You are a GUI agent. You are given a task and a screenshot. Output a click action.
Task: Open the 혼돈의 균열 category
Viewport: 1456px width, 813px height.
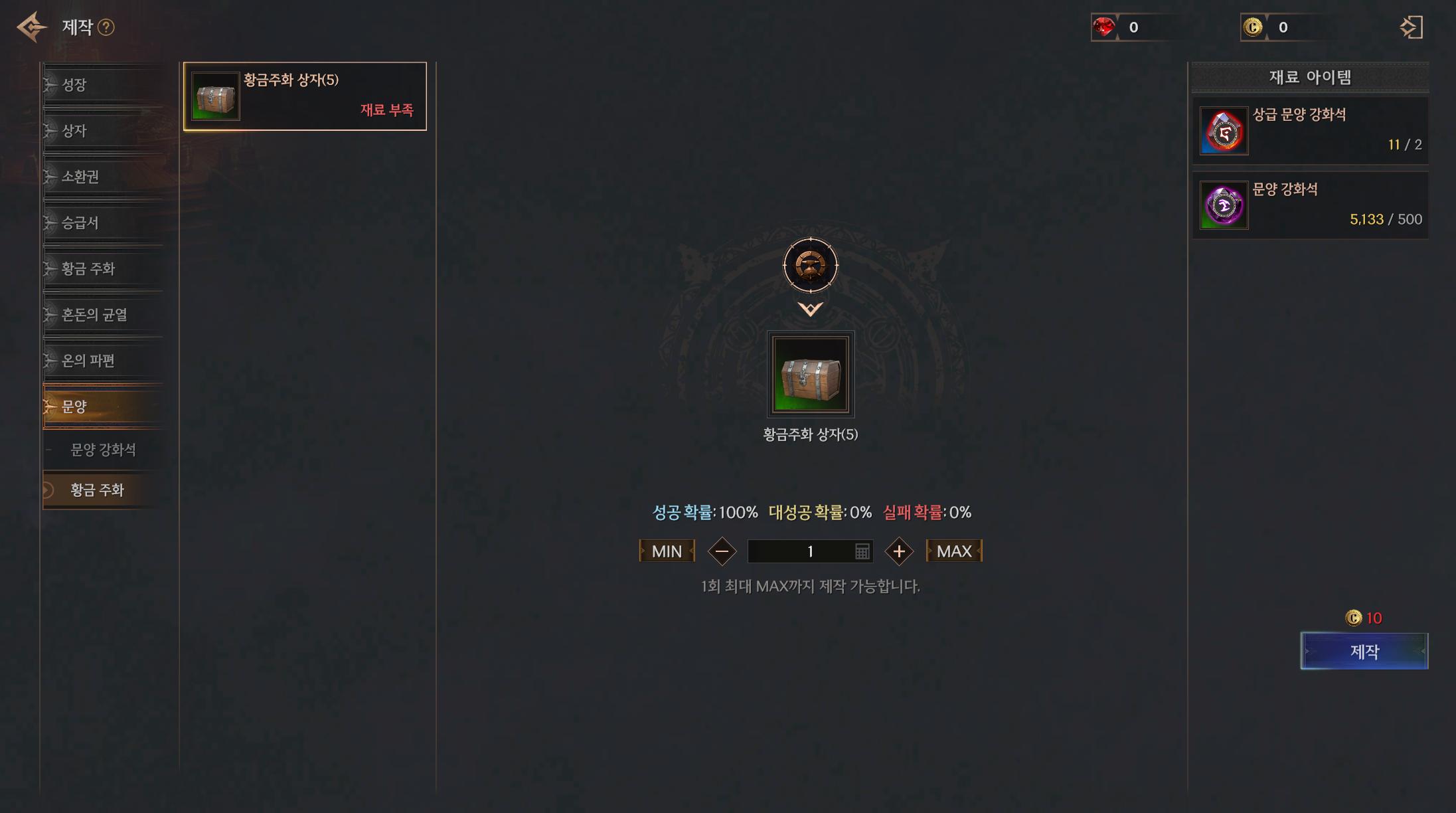[103, 315]
